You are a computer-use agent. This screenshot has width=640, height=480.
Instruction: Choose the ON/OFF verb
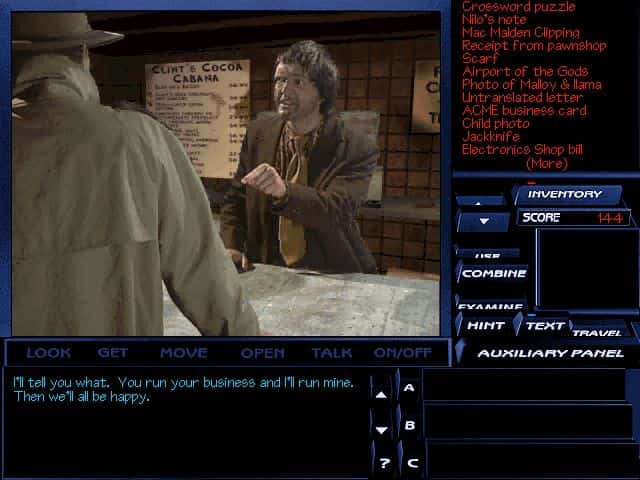(x=402, y=352)
